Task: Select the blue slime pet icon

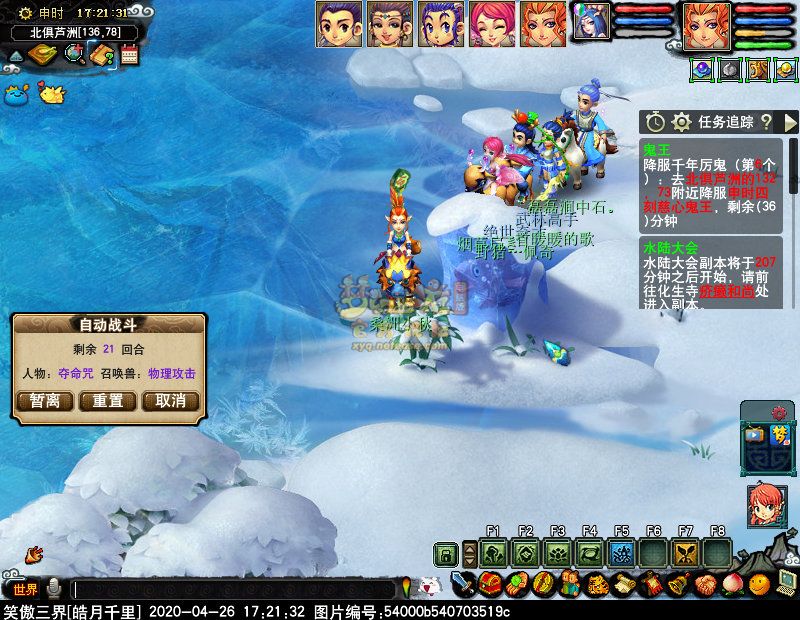Action: 14,95
